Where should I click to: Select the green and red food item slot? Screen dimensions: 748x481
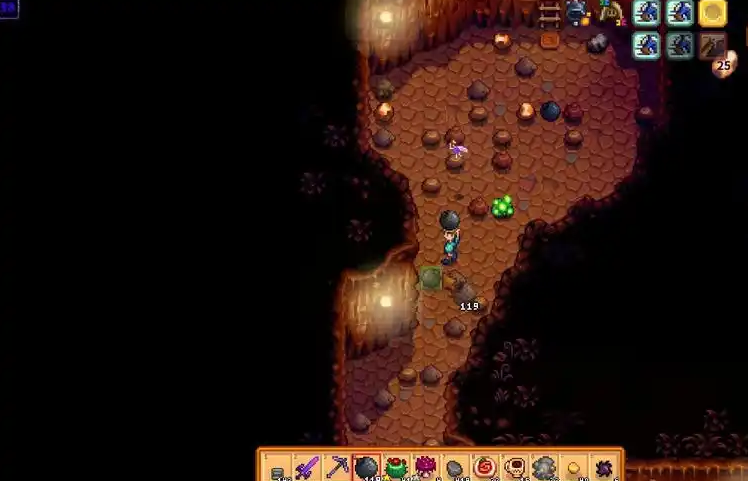coord(396,467)
